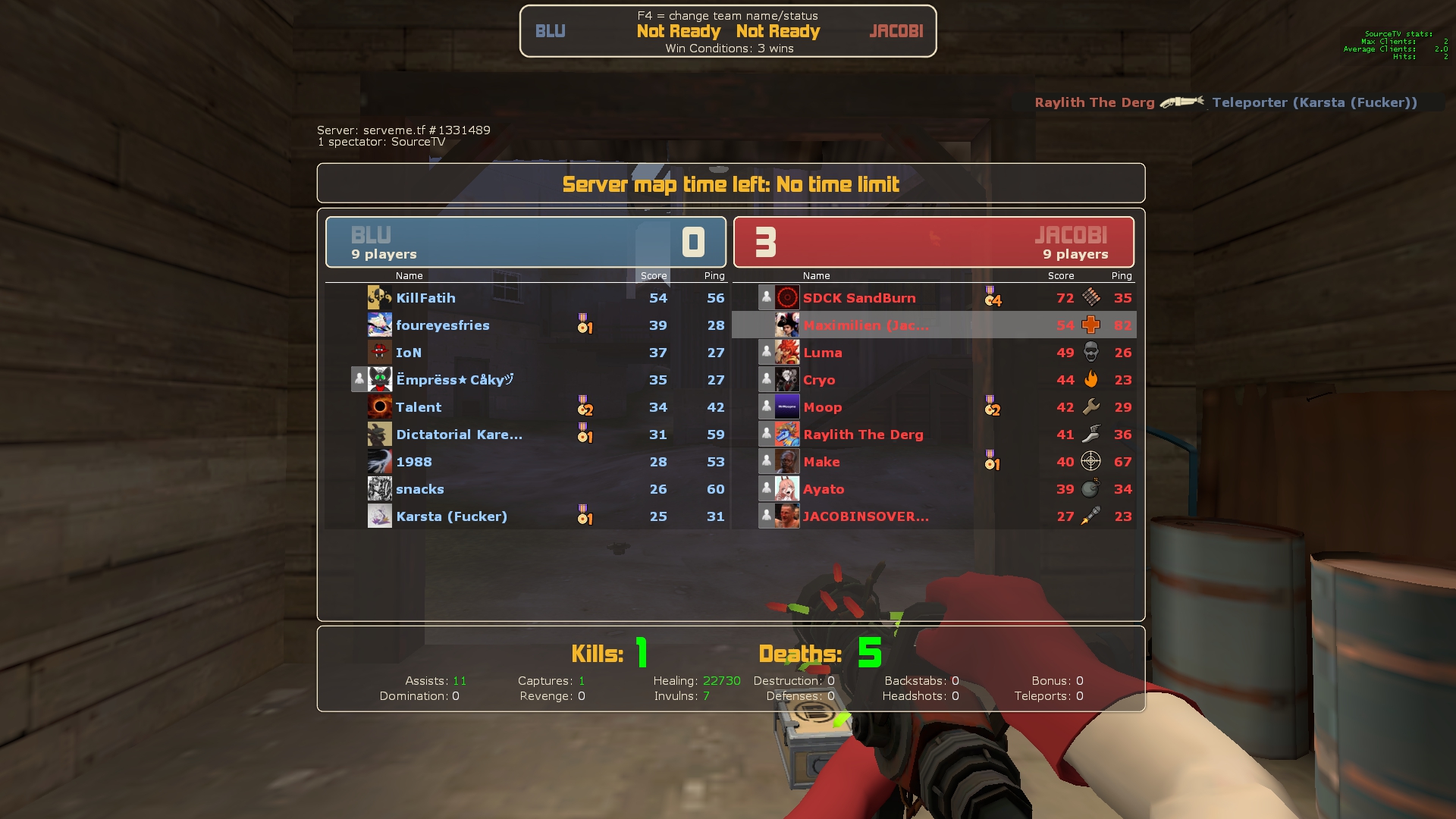Select Ëmprëss Cåky's scoreboard row
Screen dimensions: 1456x819
454,380
